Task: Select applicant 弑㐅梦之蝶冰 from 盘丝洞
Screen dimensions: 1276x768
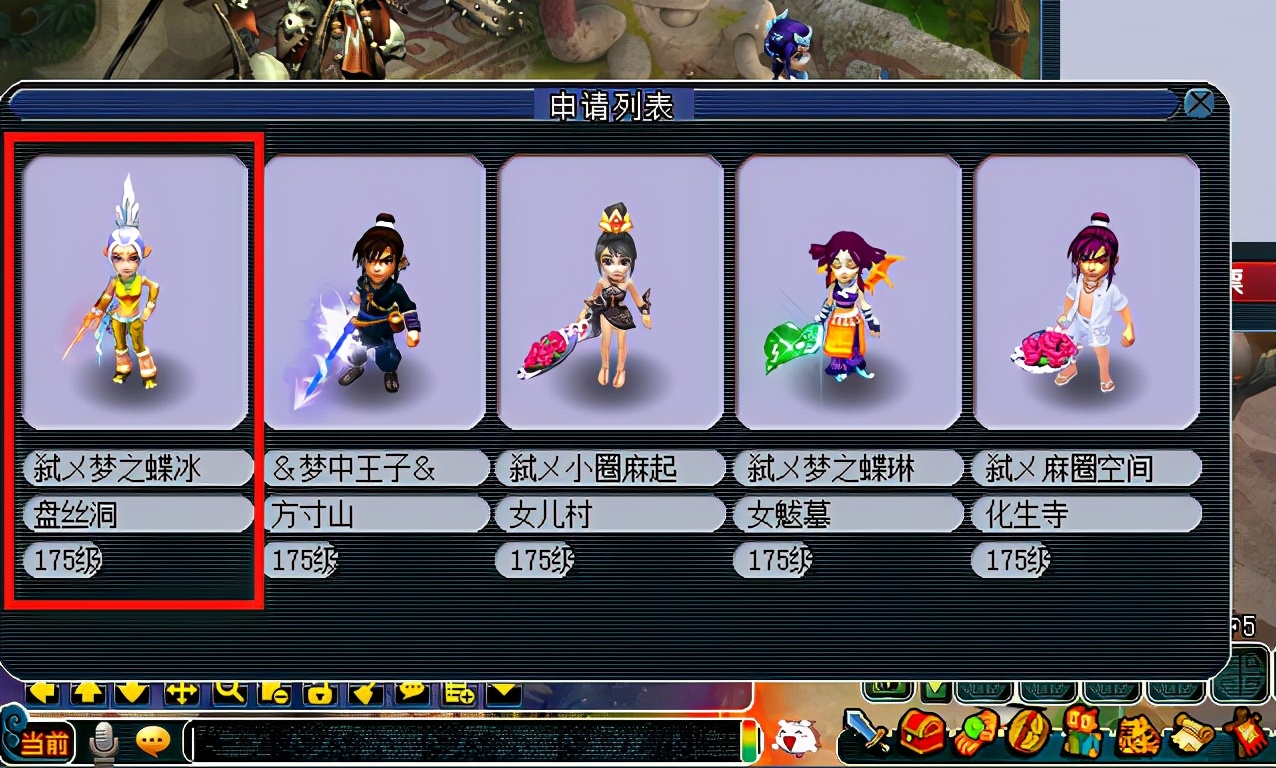Action: (x=135, y=292)
